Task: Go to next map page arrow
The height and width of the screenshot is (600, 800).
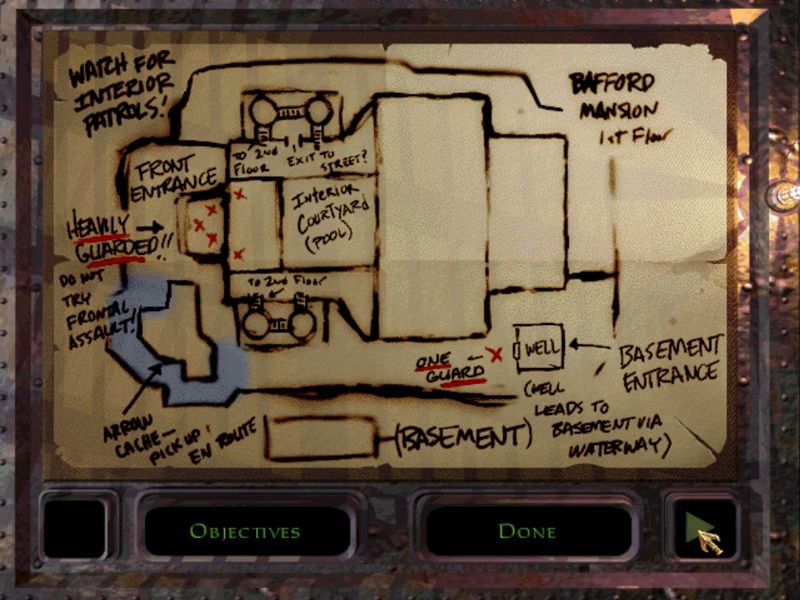Action: pyautogui.click(x=703, y=529)
